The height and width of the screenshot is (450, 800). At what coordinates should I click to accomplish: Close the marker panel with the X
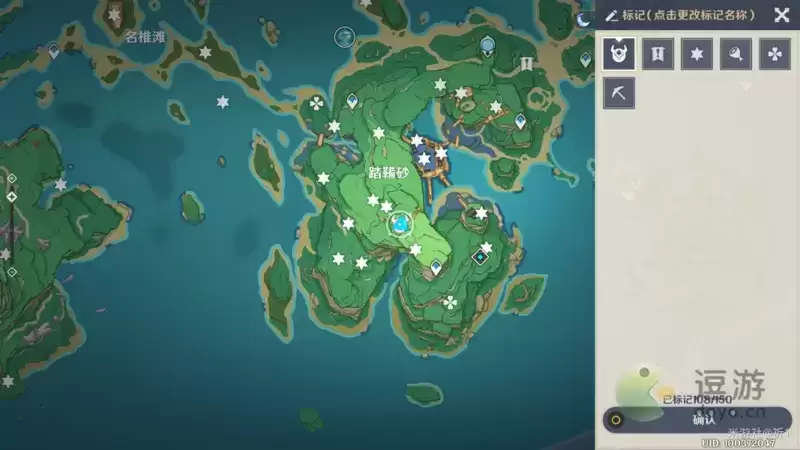tap(781, 15)
